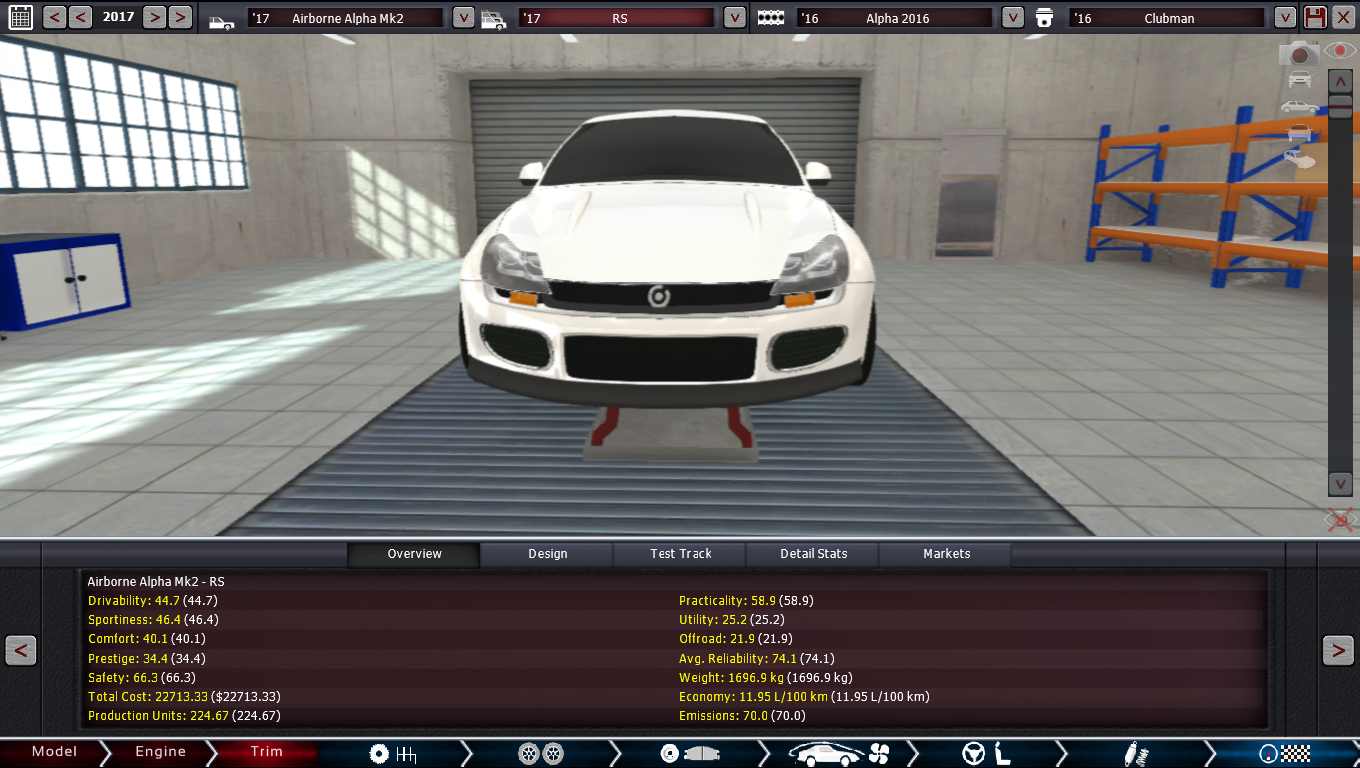Show the Detail Stats tab
The height and width of the screenshot is (768, 1360).
813,554
